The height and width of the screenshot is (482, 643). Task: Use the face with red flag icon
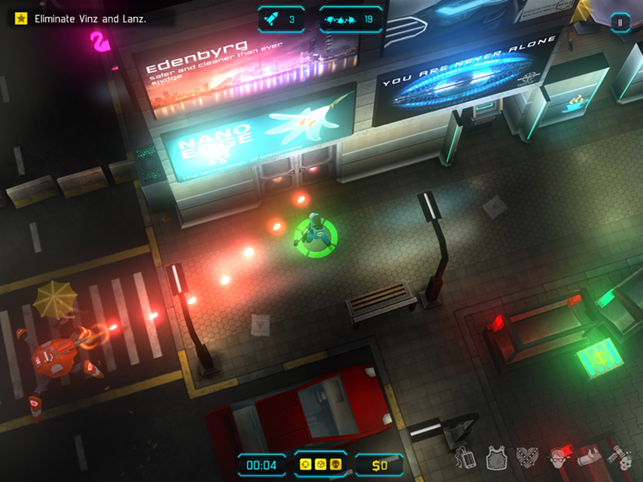(x=560, y=459)
